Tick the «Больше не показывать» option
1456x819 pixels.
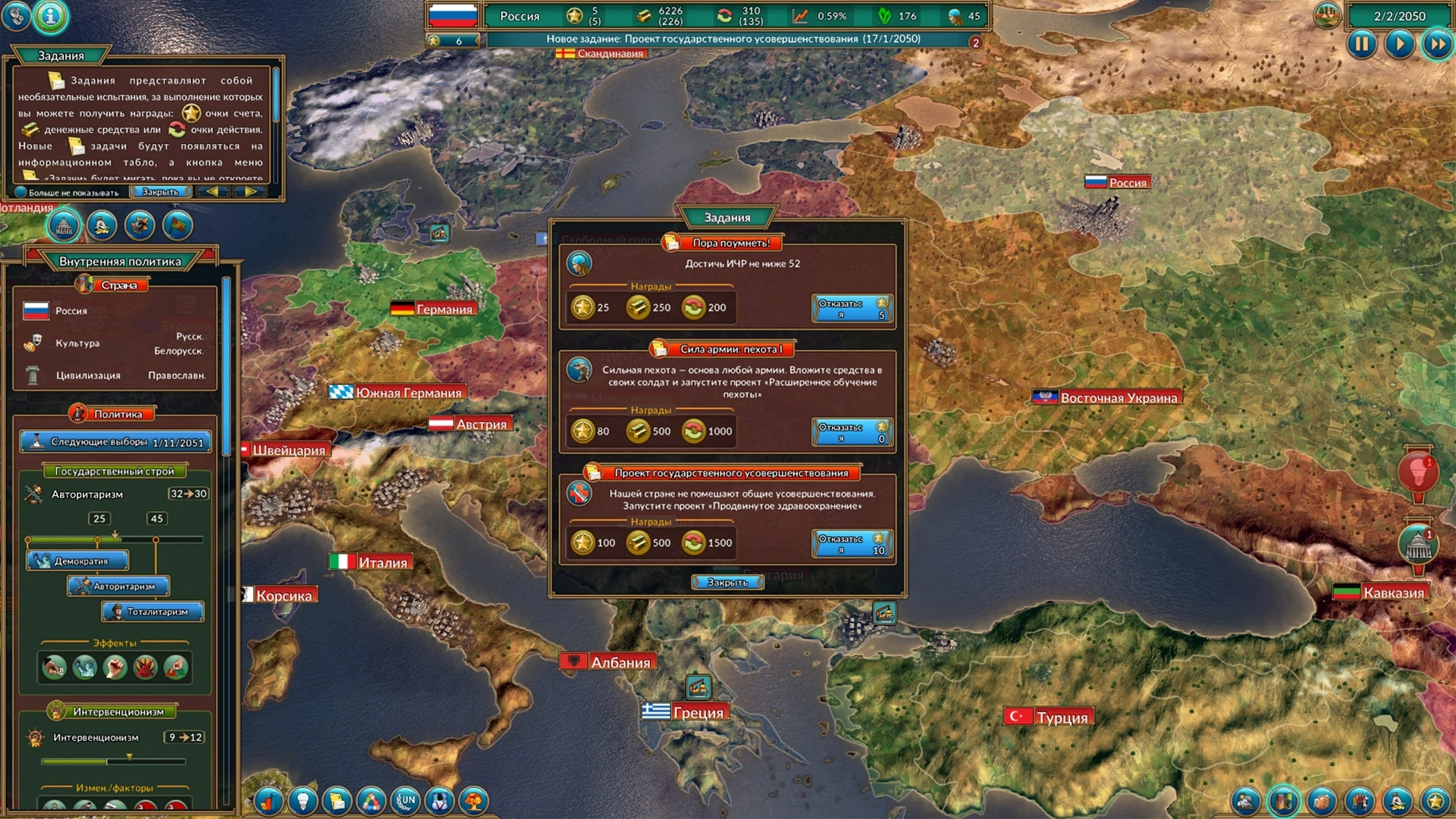[x=21, y=193]
